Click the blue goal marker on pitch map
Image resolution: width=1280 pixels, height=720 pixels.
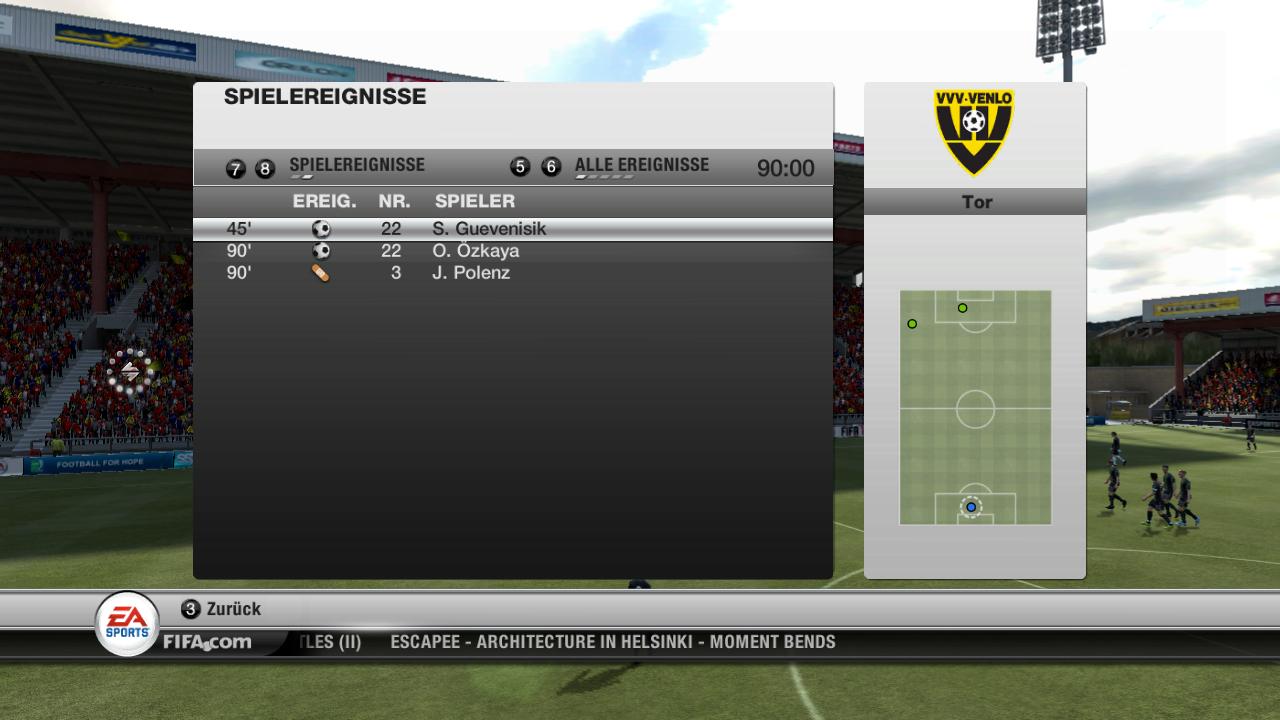click(971, 507)
